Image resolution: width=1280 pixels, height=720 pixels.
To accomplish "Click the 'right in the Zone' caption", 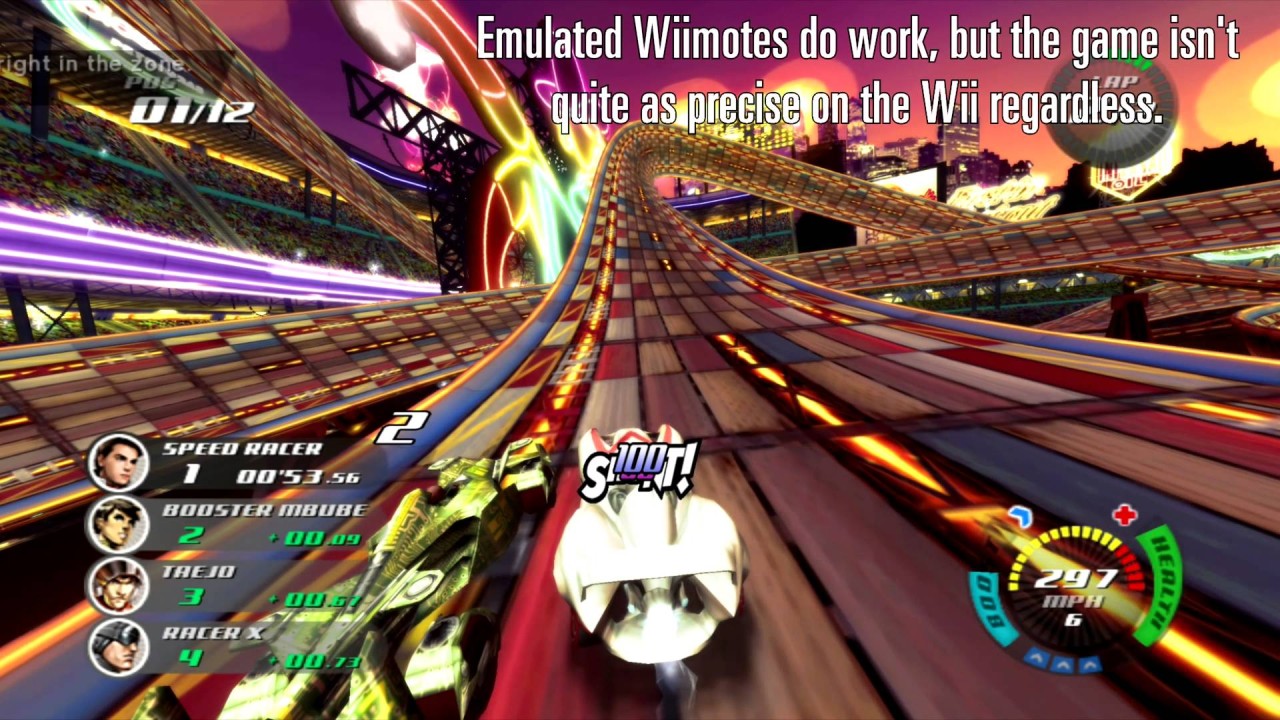I will click(x=92, y=62).
